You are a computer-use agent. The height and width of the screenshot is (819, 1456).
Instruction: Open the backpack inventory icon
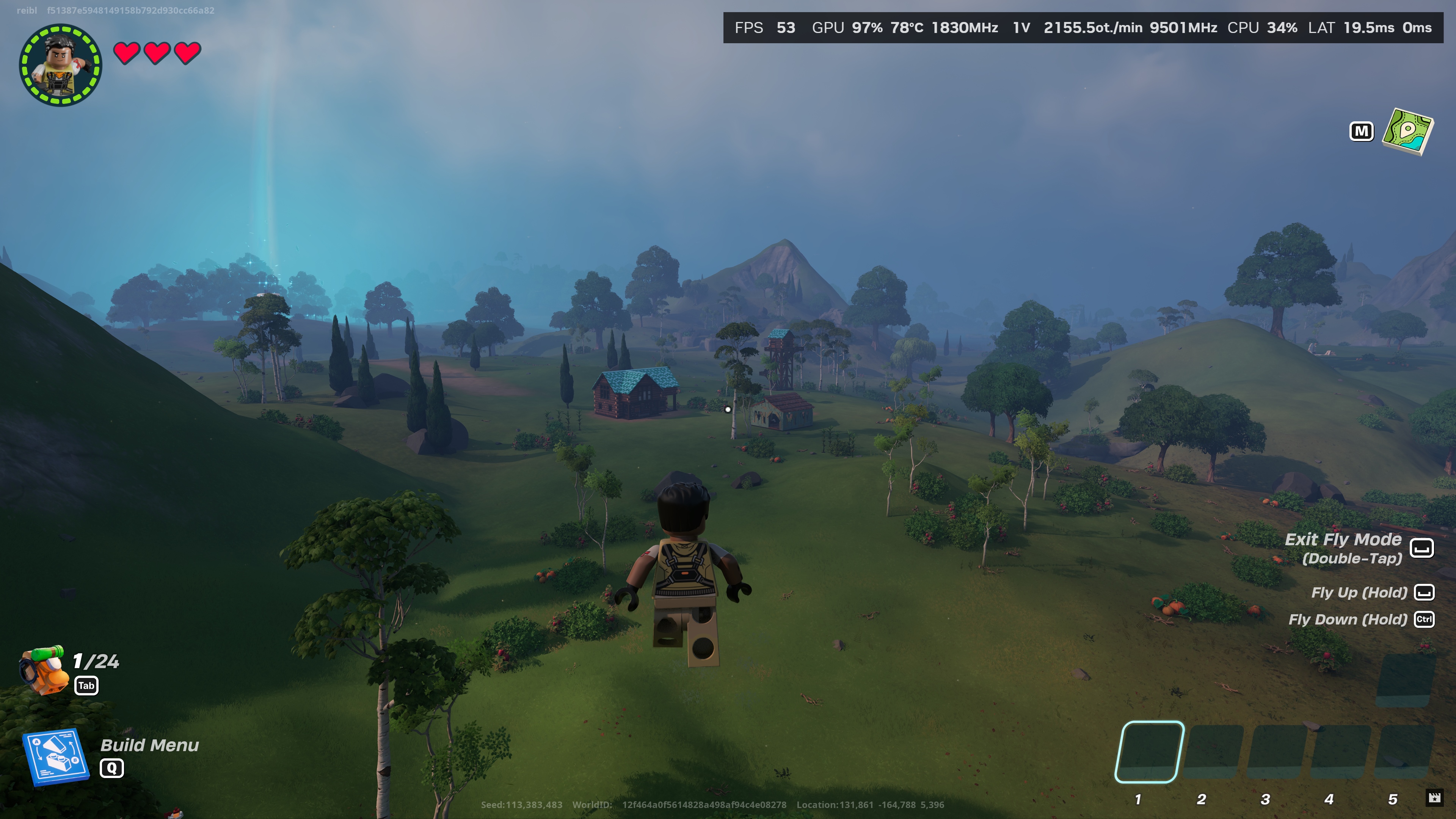click(x=43, y=670)
